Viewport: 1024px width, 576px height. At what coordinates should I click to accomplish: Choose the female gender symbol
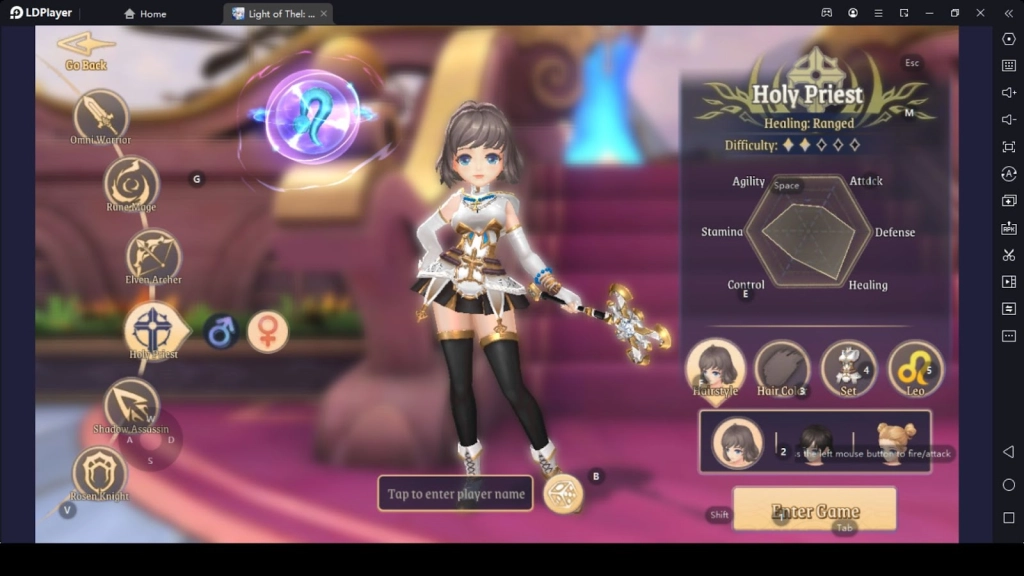(267, 332)
